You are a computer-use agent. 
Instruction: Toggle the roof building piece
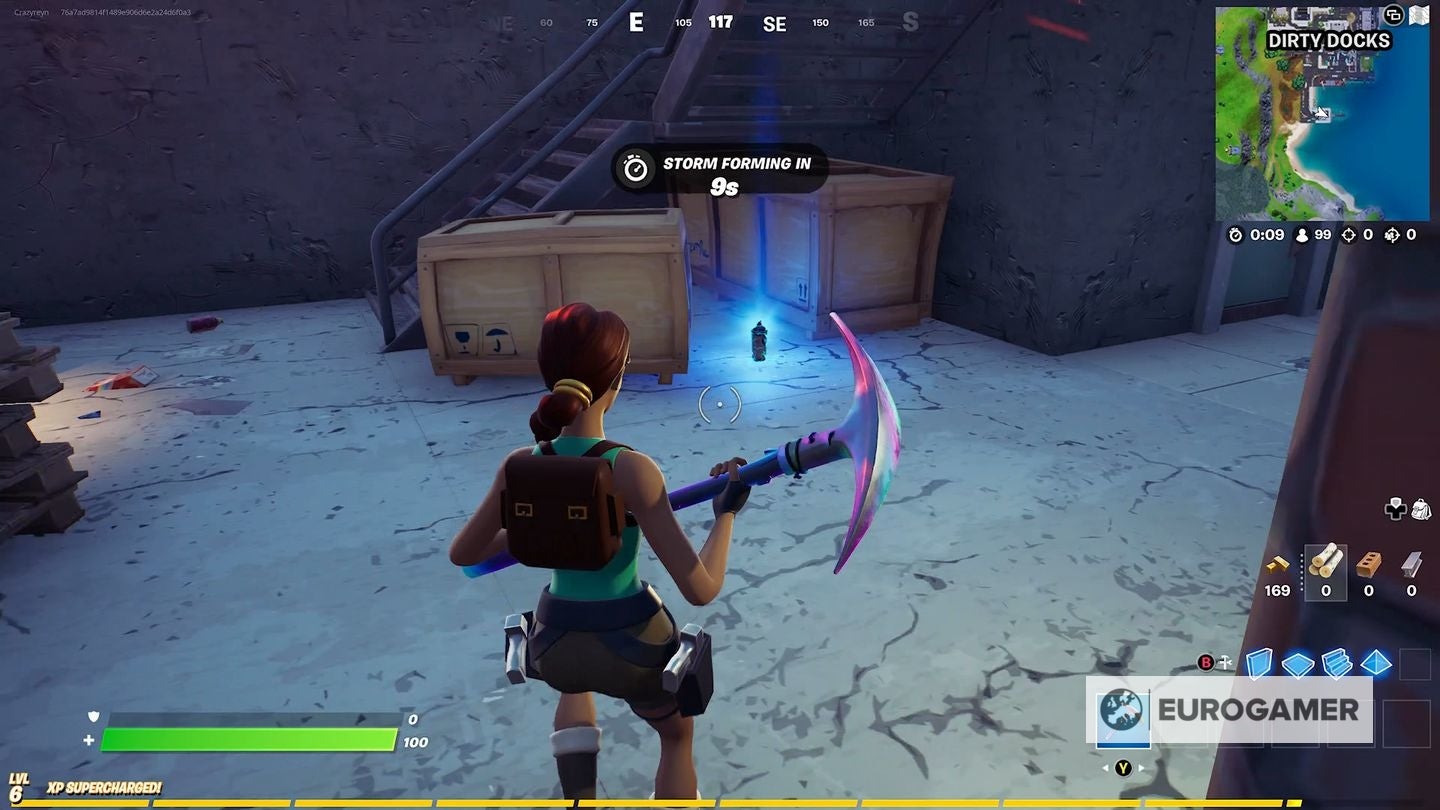point(1375,662)
